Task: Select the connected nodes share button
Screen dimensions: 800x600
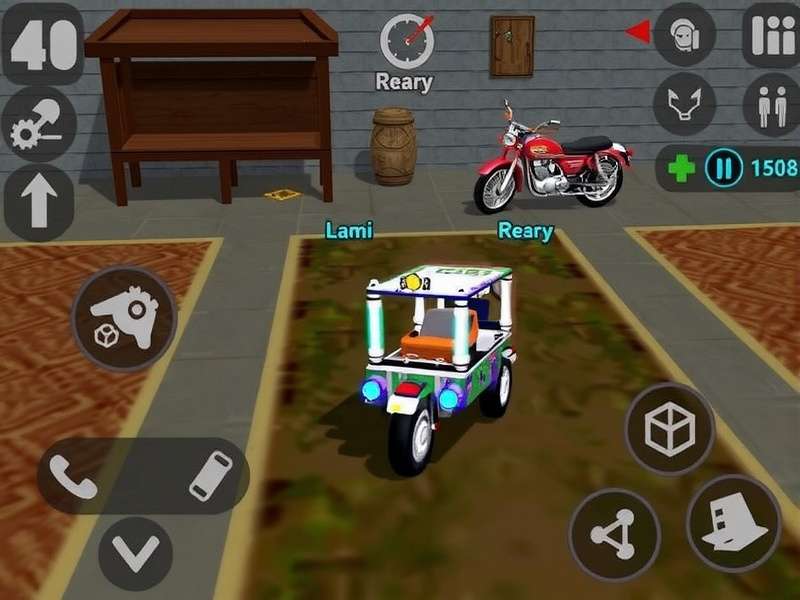Action: tap(614, 534)
